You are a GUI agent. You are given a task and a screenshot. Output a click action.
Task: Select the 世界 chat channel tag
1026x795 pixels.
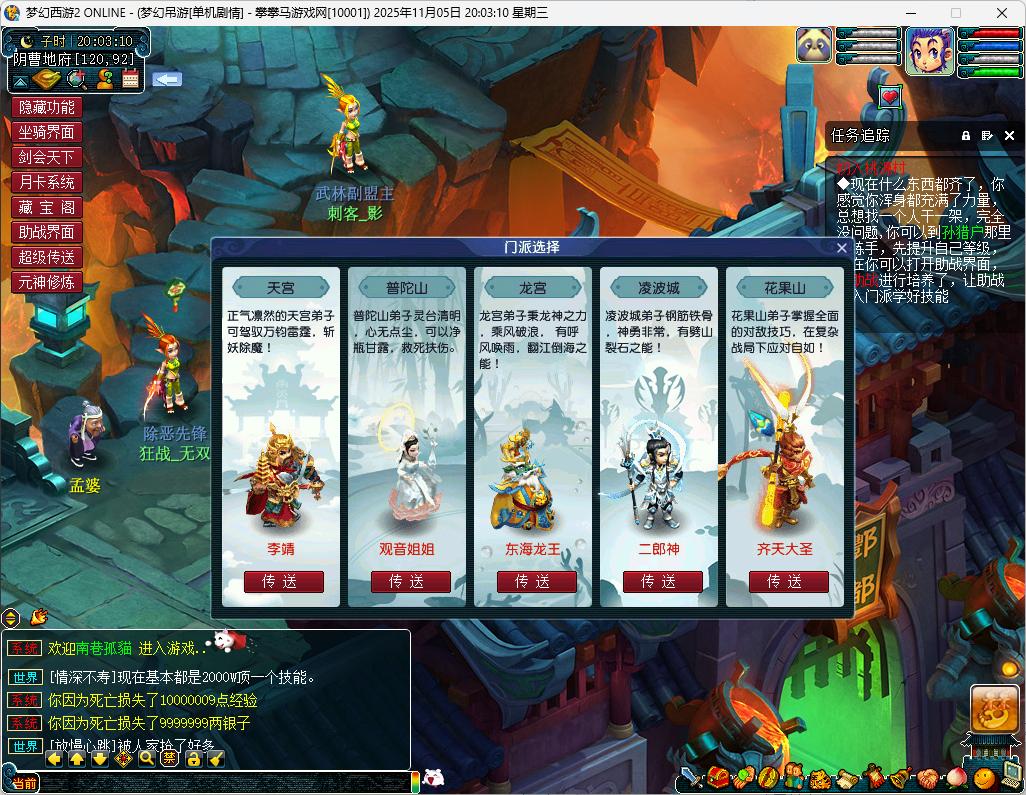click(x=25, y=677)
